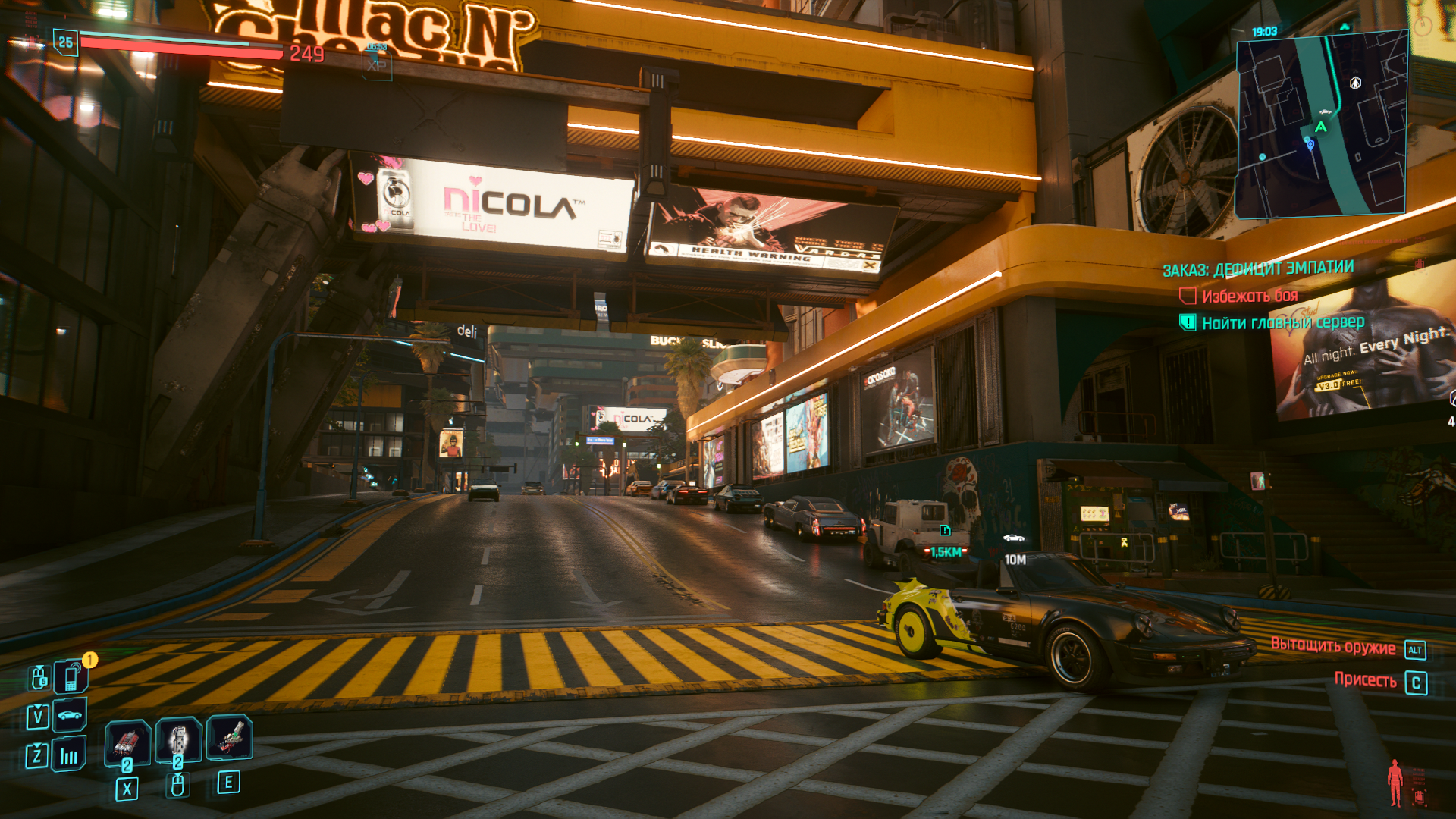
Task: Open the radio bars icon
Action: click(x=69, y=755)
